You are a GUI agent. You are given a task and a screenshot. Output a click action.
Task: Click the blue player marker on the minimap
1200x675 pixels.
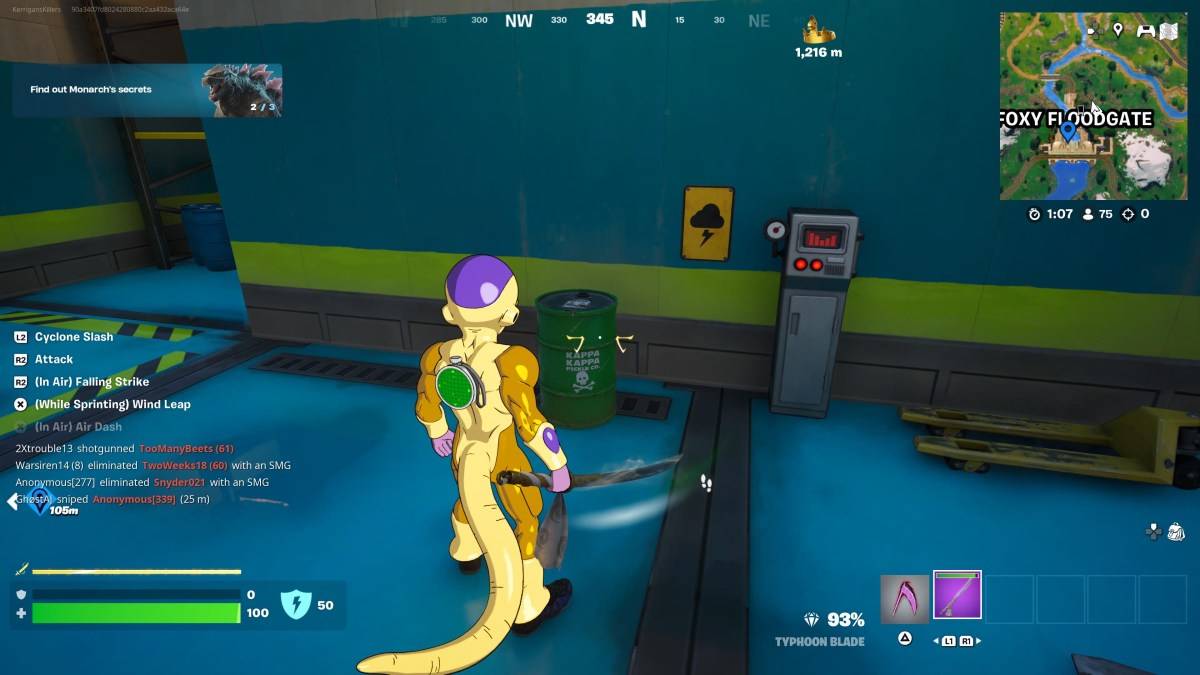click(1067, 130)
